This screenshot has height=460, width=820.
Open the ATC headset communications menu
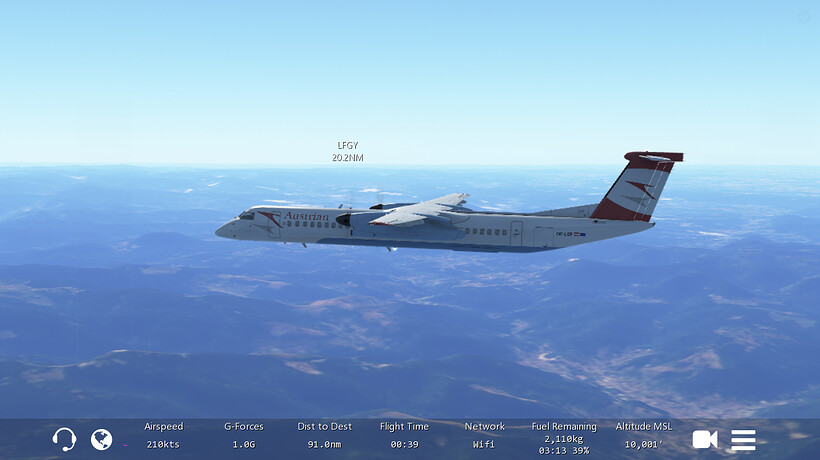pos(64,439)
